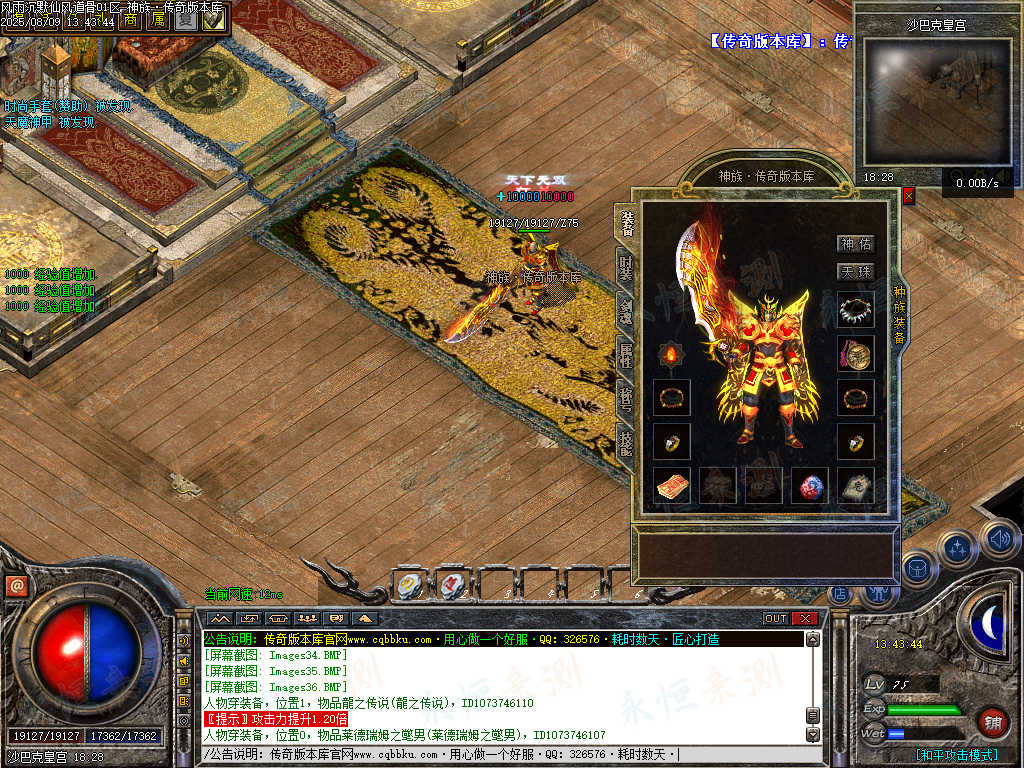
Task: Click the OUT button above the chat
Action: point(776,618)
